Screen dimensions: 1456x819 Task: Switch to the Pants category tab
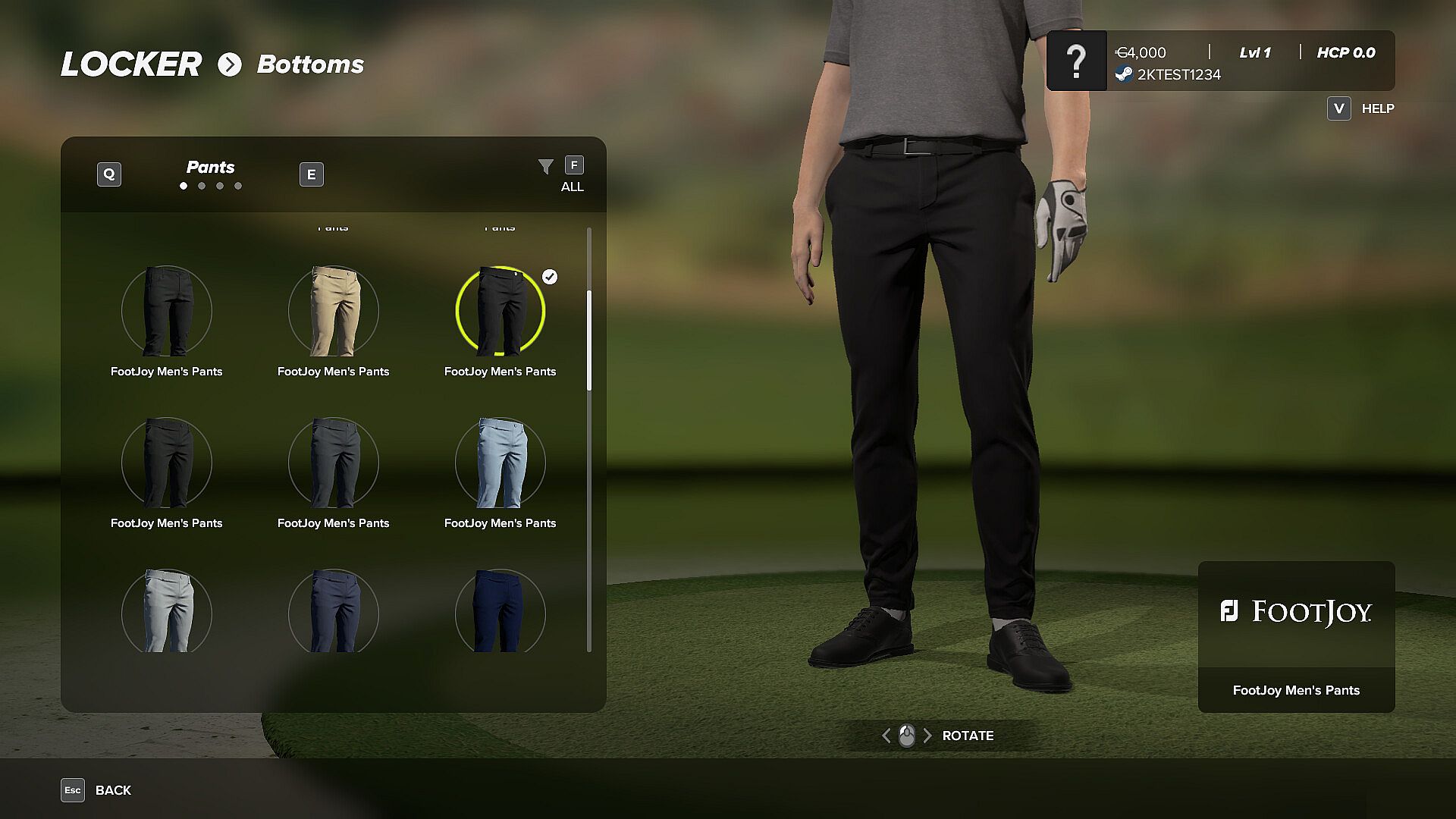(211, 168)
